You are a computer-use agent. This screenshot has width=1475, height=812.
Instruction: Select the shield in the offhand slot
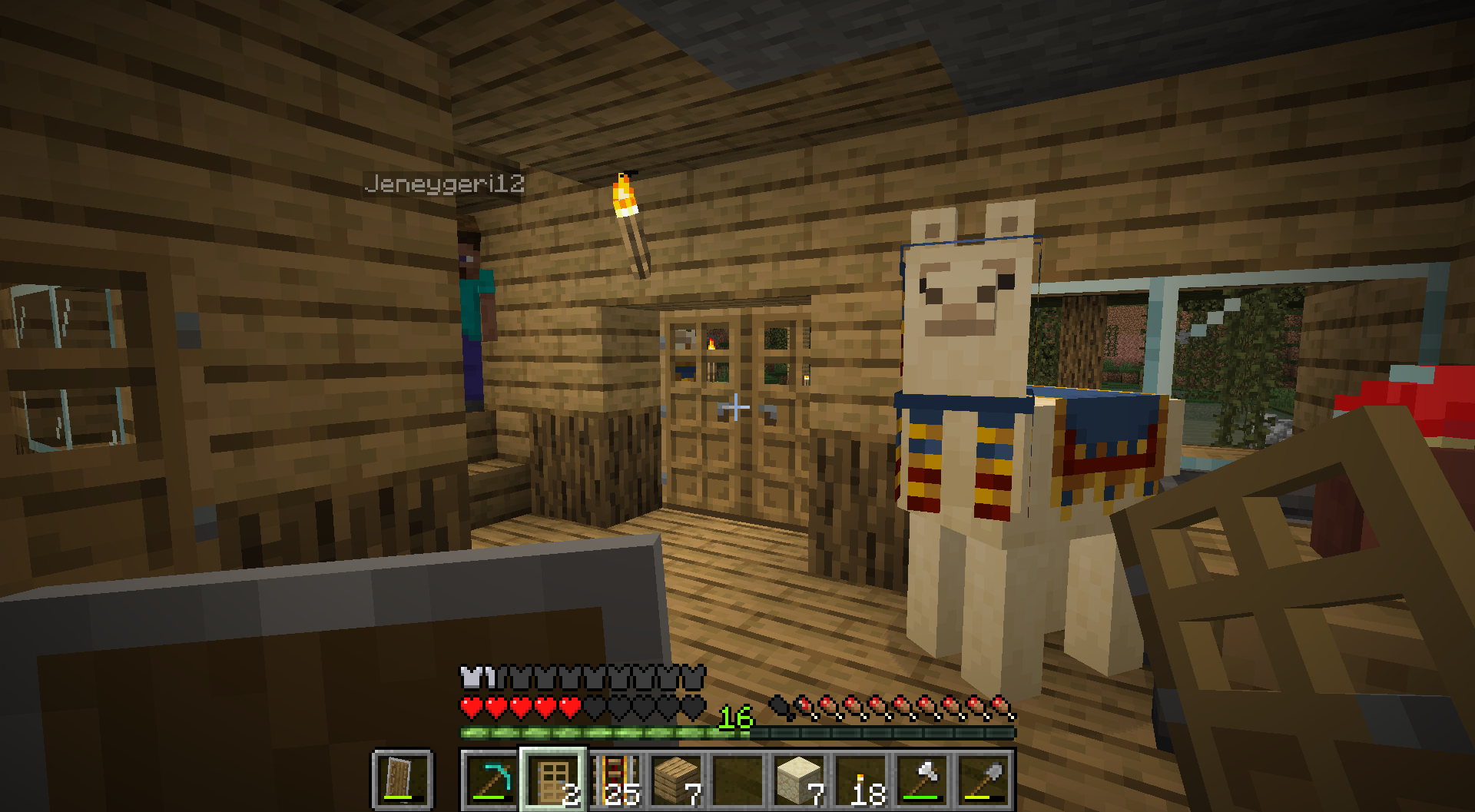(402, 780)
